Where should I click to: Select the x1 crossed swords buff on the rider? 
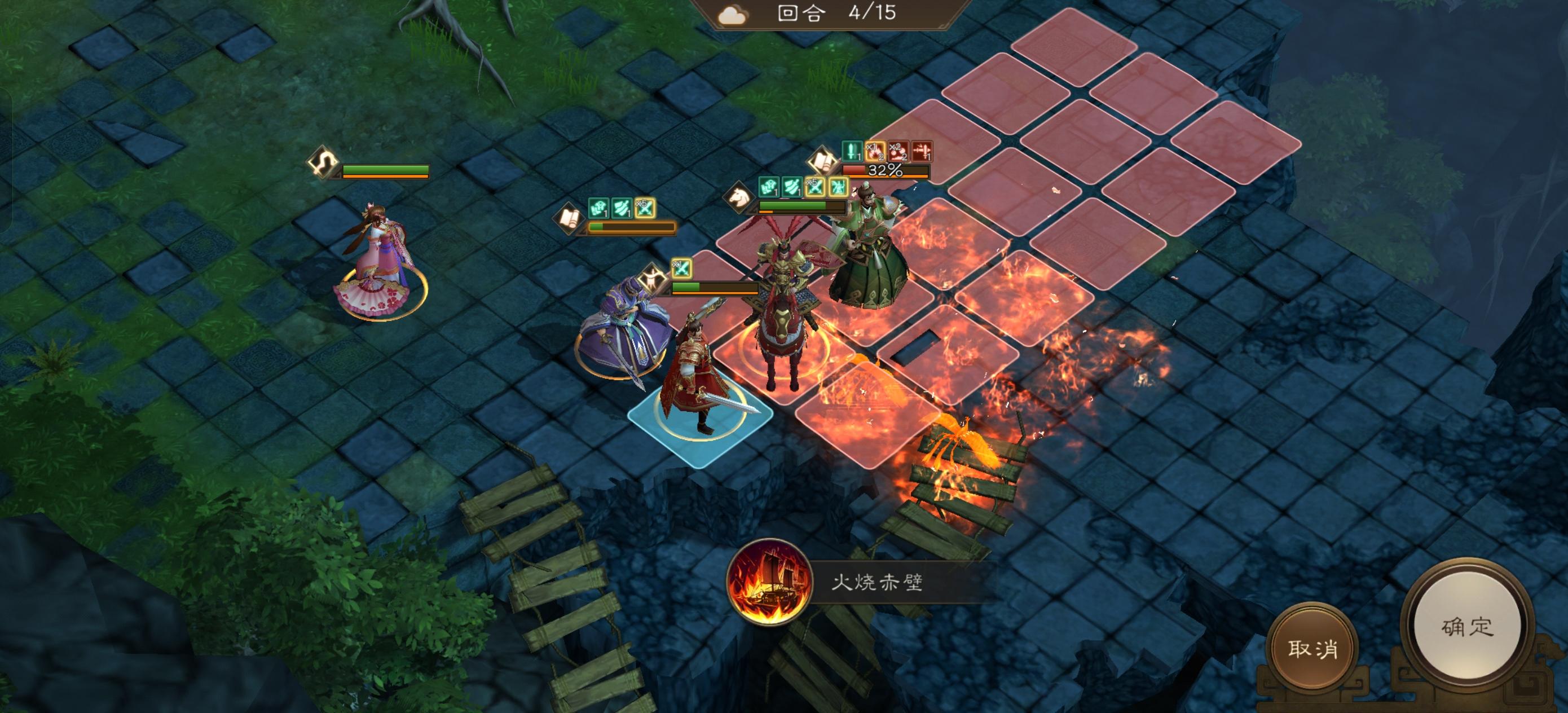point(682,269)
